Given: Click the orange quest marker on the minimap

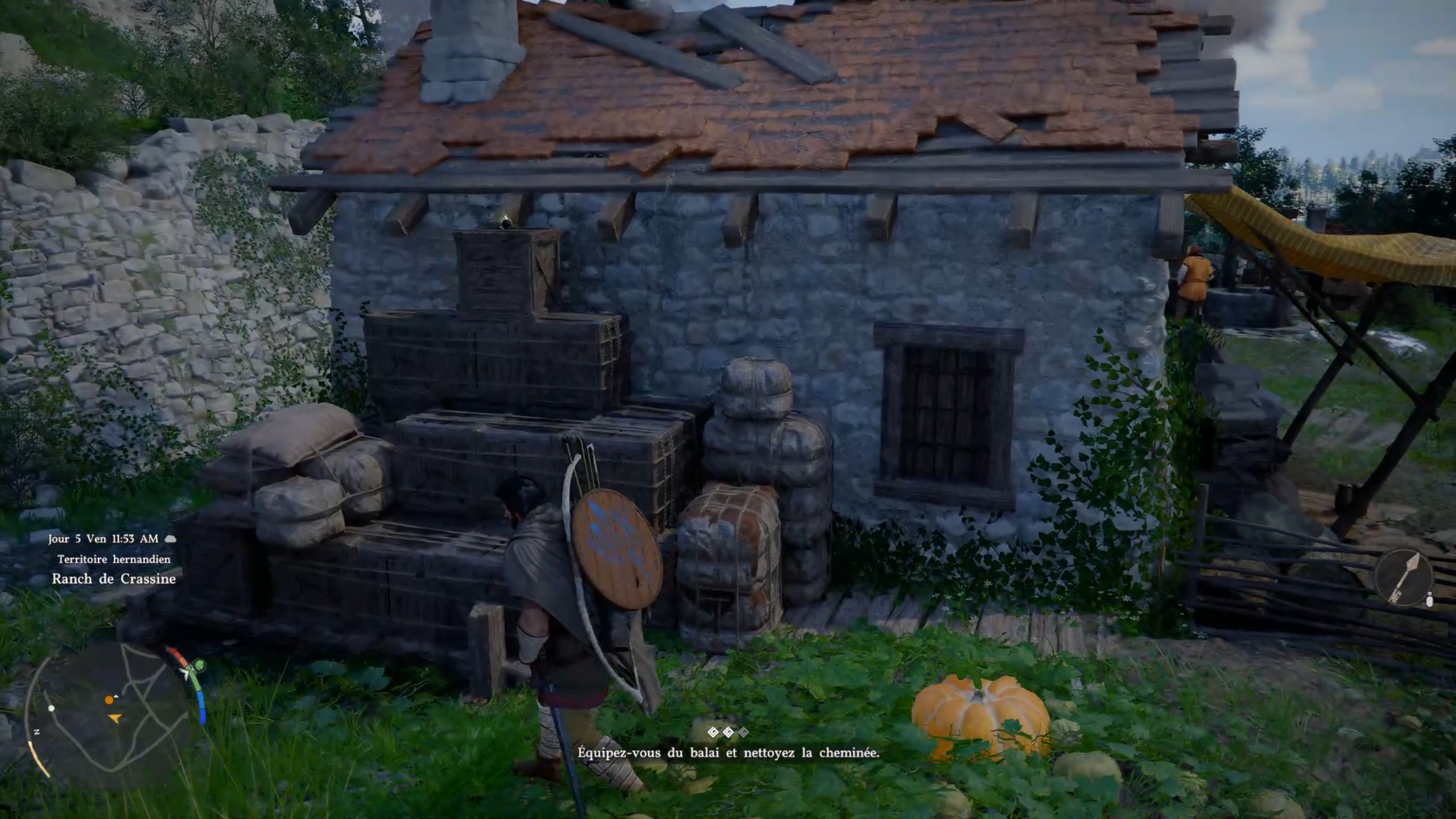Looking at the screenshot, I should coord(109,699).
